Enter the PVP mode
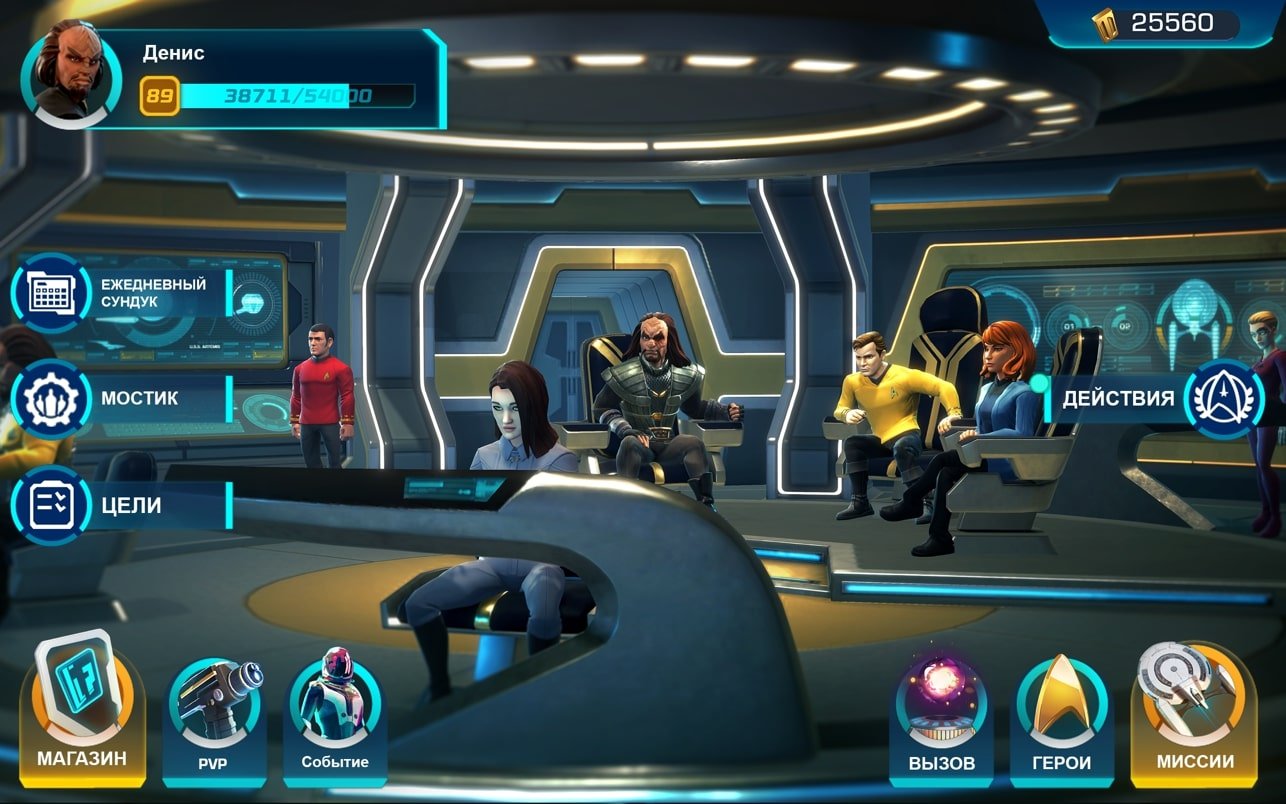The height and width of the screenshot is (804, 1286). (x=213, y=715)
